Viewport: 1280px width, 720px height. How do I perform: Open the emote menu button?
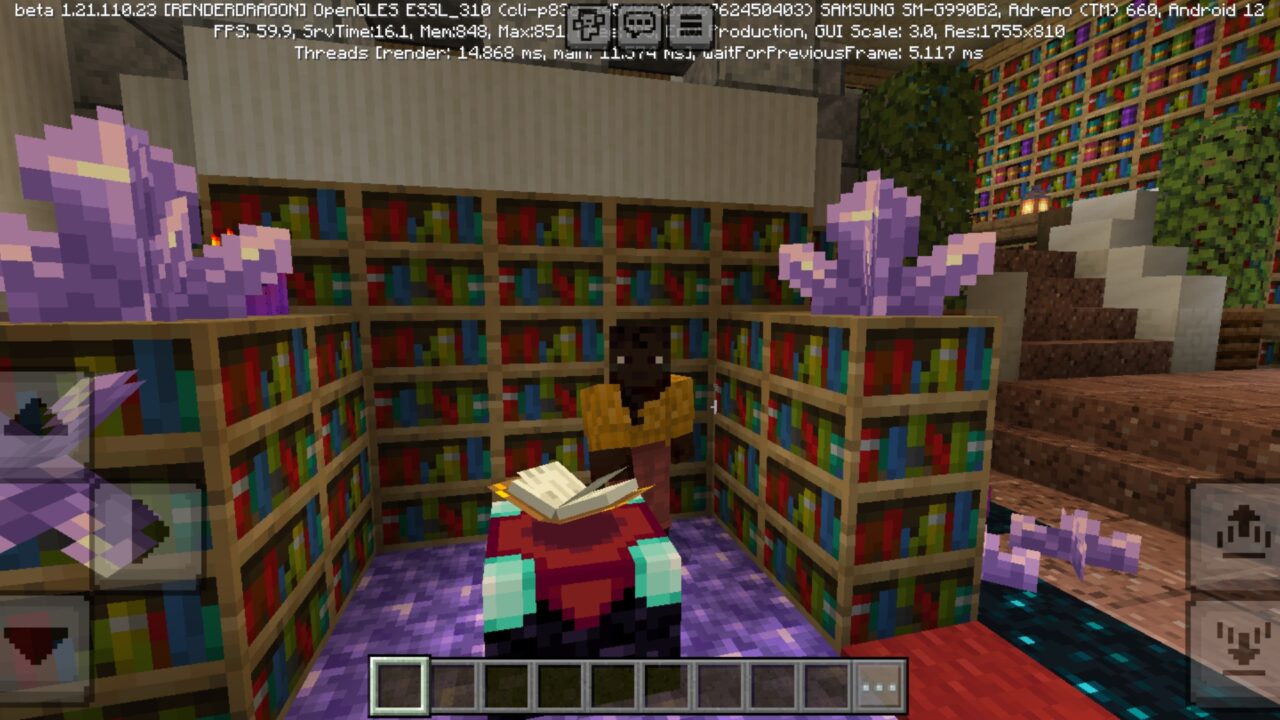[x=590, y=25]
